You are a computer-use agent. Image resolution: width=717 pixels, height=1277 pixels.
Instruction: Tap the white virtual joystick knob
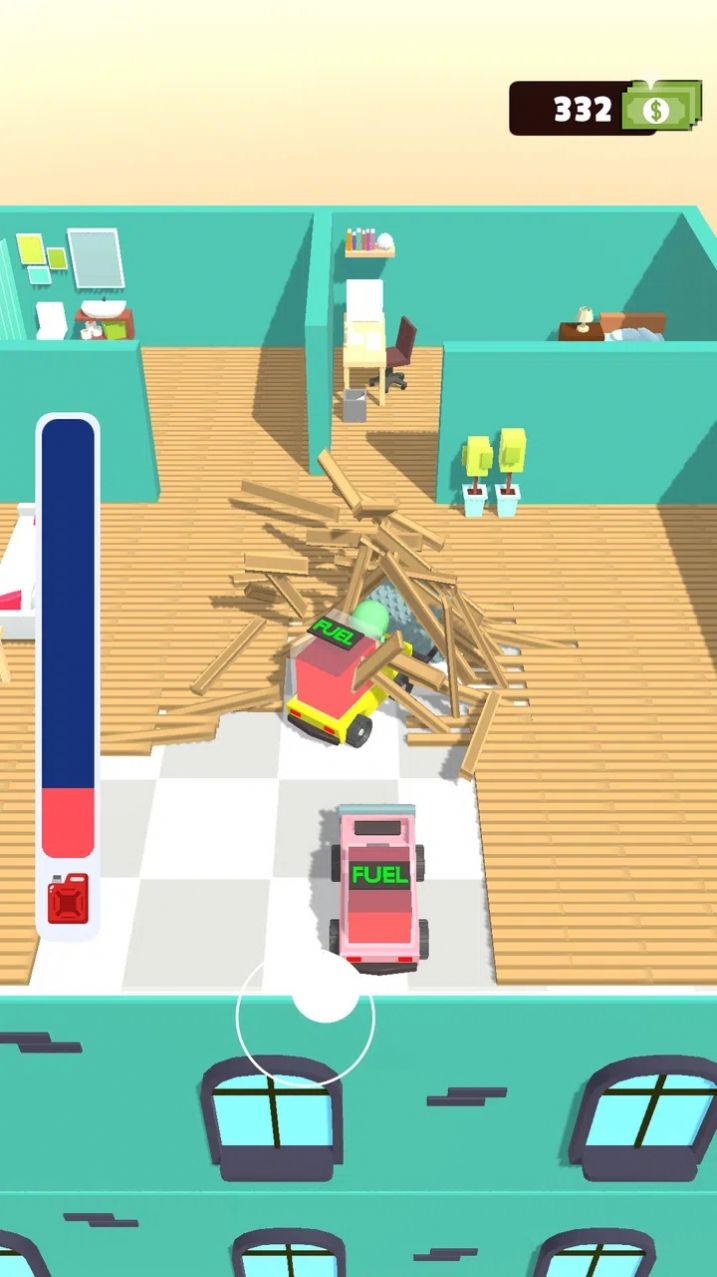click(x=325, y=989)
